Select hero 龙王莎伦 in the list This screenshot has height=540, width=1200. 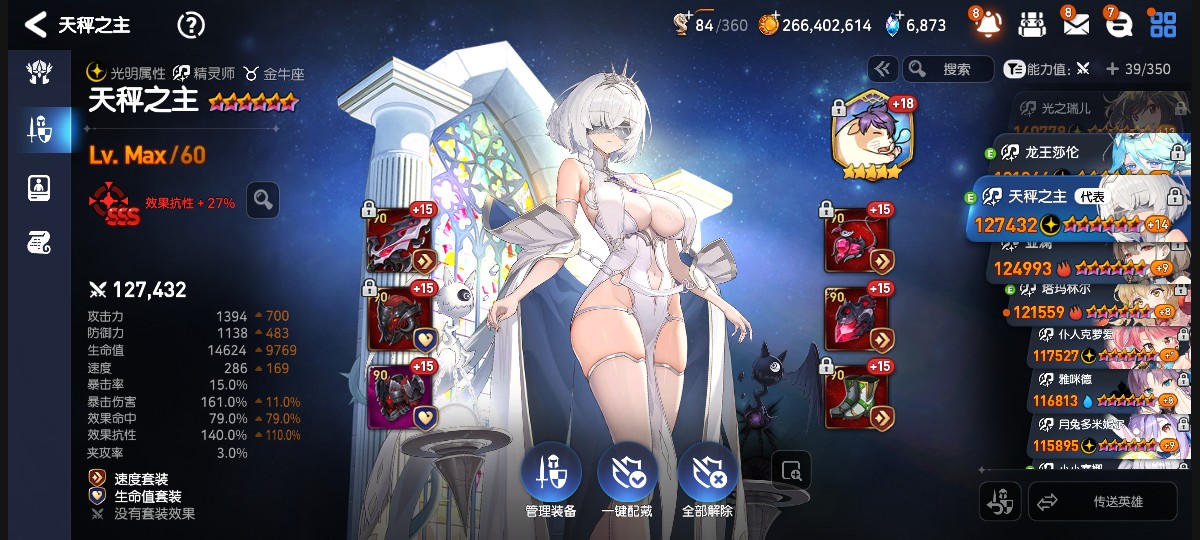pos(1080,154)
